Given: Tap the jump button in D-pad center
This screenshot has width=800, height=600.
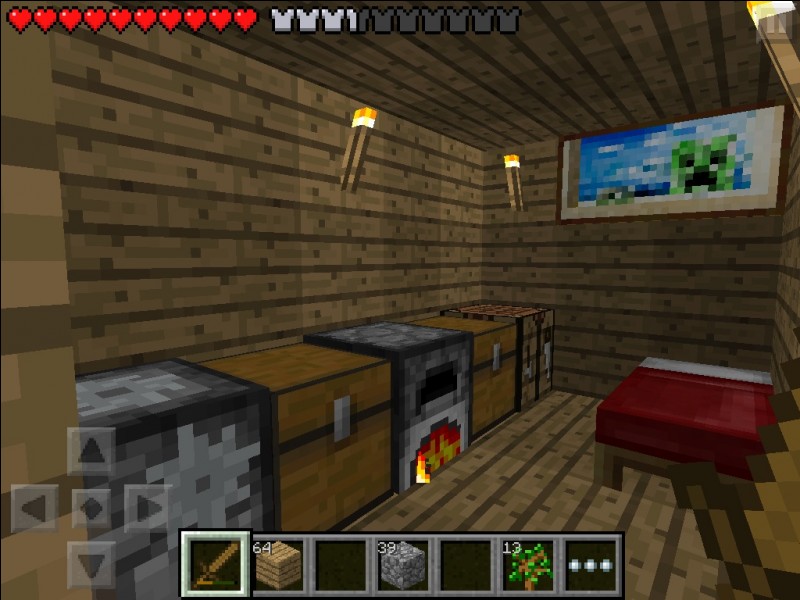Looking at the screenshot, I should [91, 507].
